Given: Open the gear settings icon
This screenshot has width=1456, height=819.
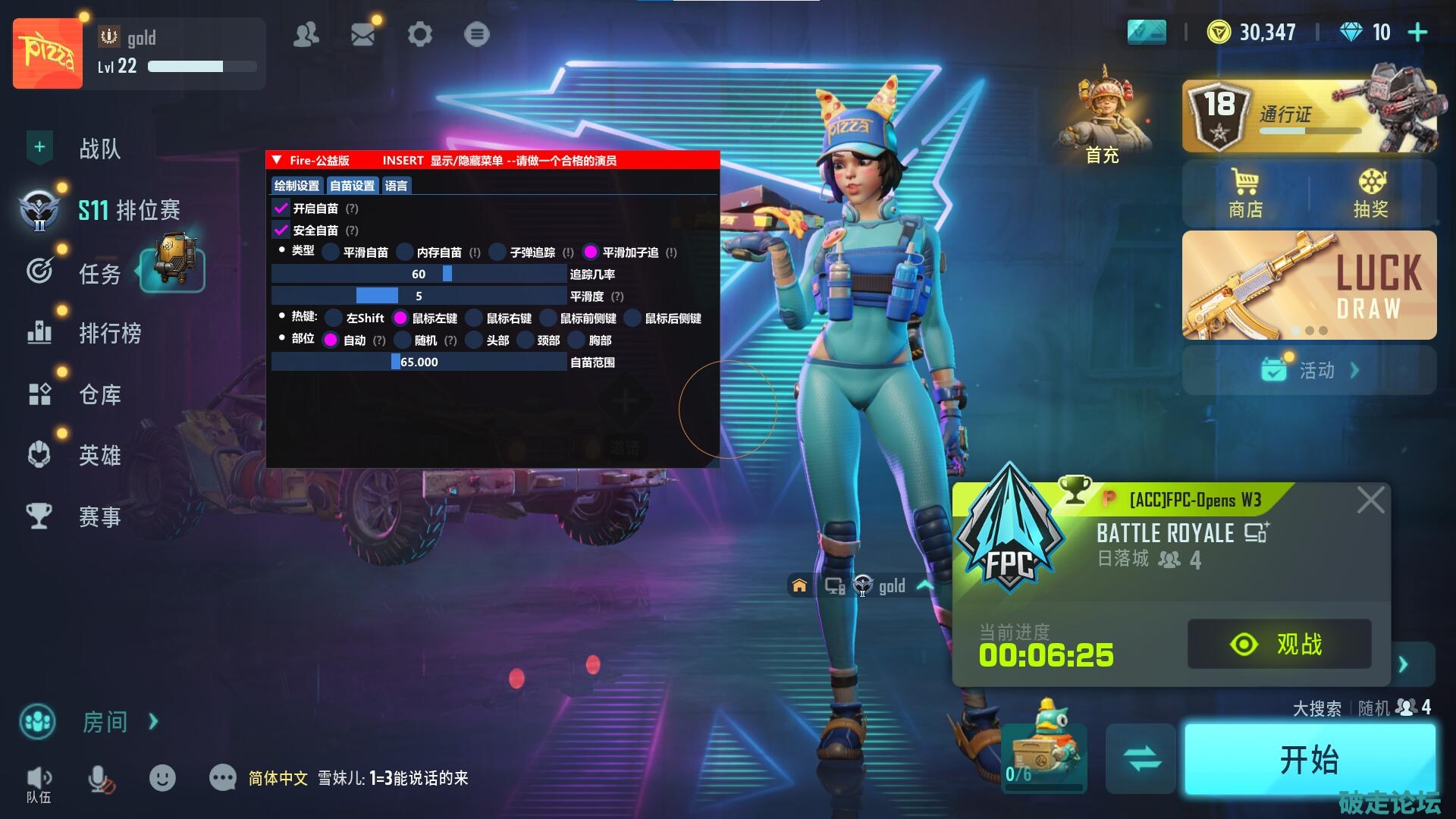Looking at the screenshot, I should [419, 34].
